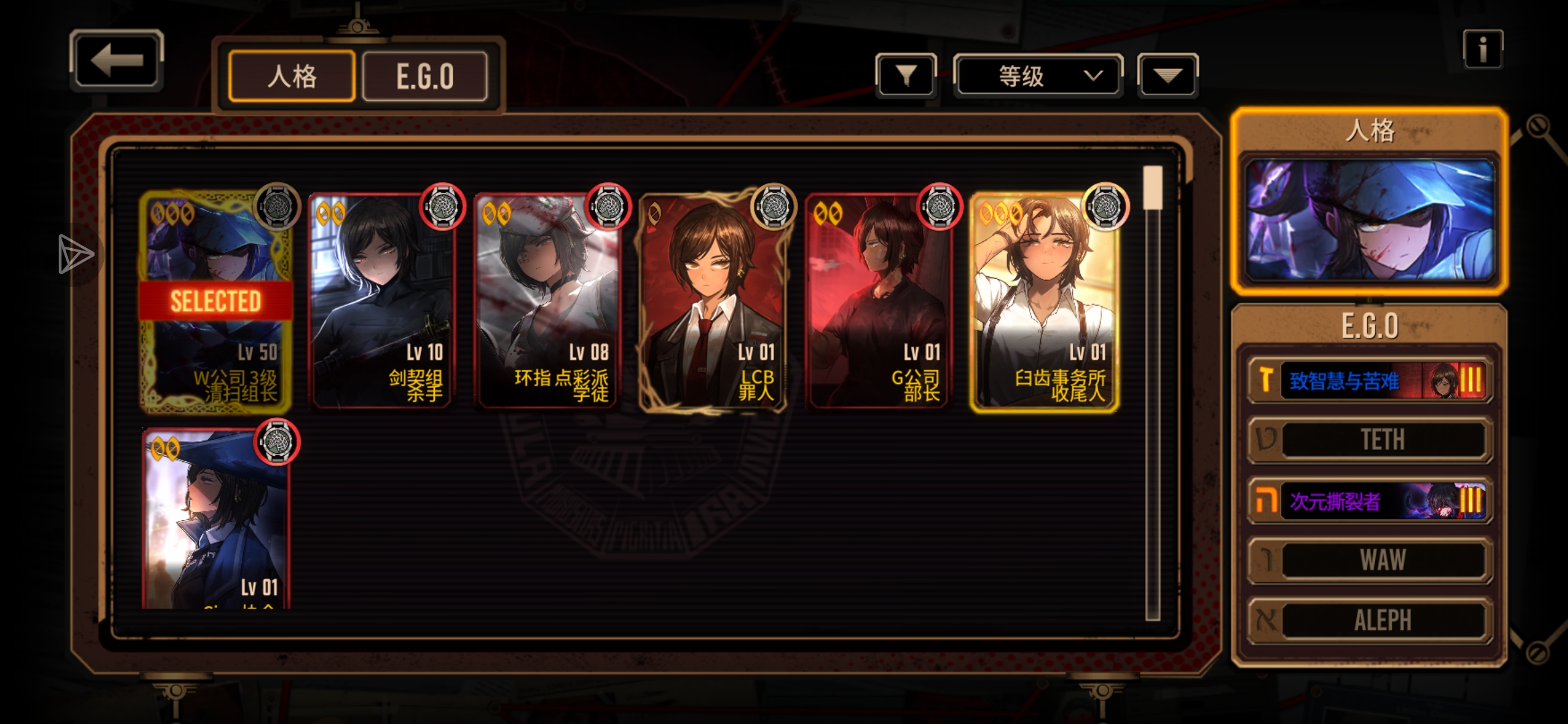
Task: Select the 次元撕裂者 HE E.G.O slot
Action: tap(1370, 501)
